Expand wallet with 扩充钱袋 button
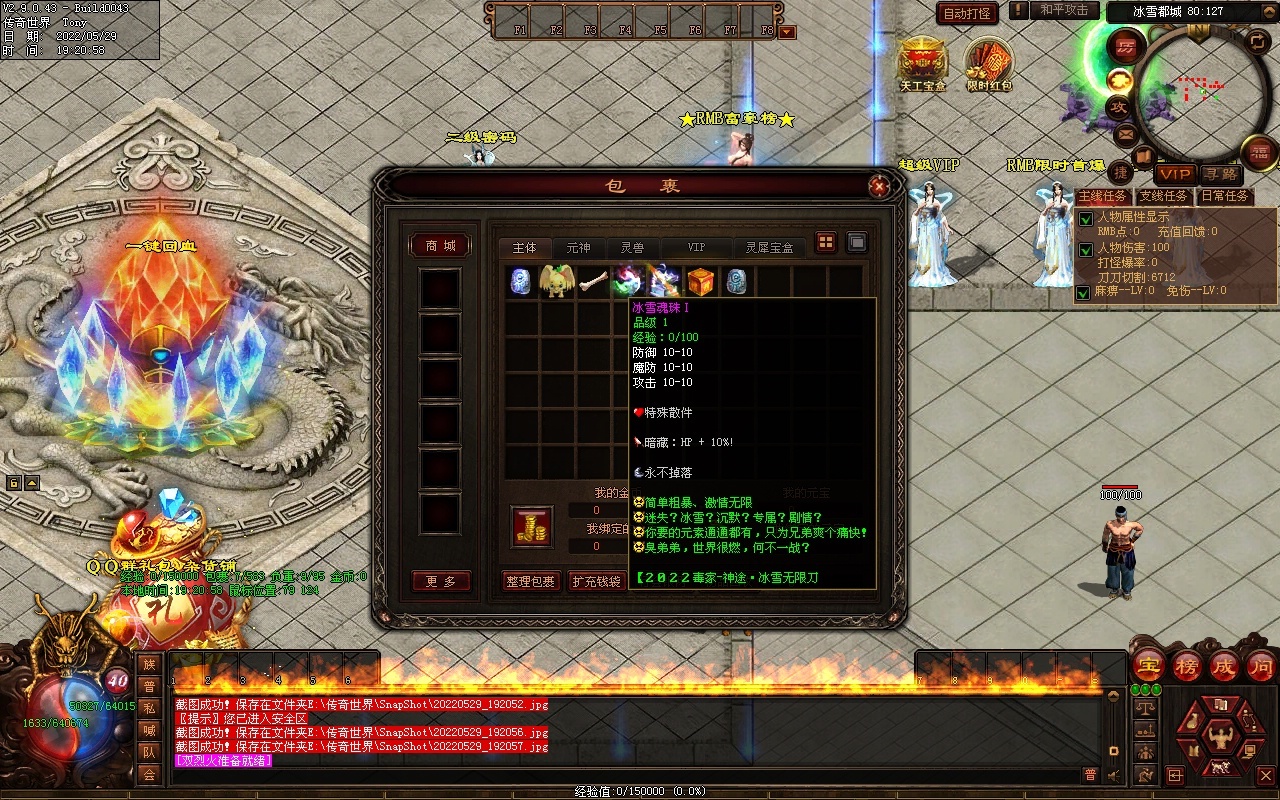 point(596,582)
